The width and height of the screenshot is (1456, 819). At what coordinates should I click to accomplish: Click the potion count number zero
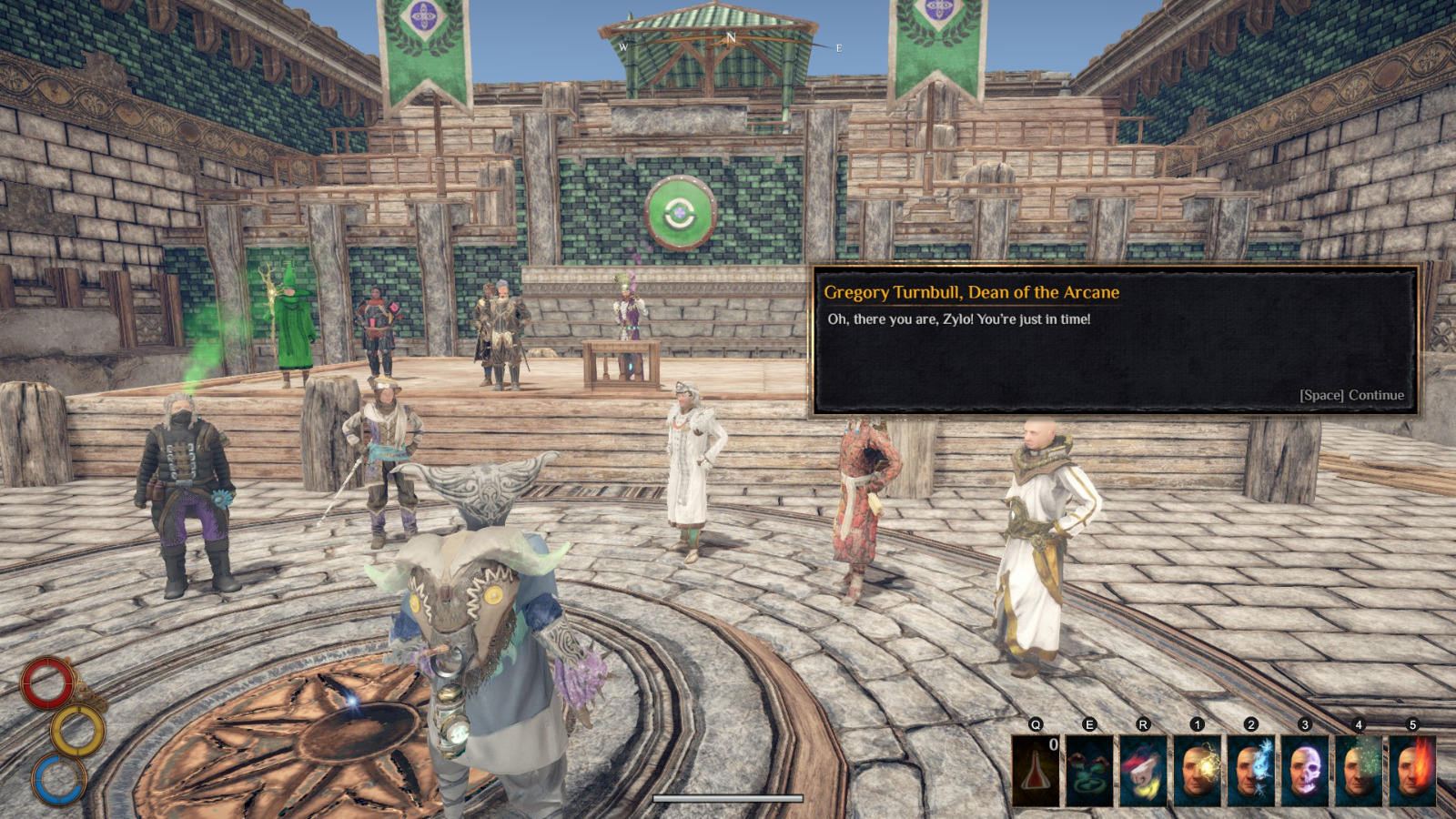[x=1054, y=743]
